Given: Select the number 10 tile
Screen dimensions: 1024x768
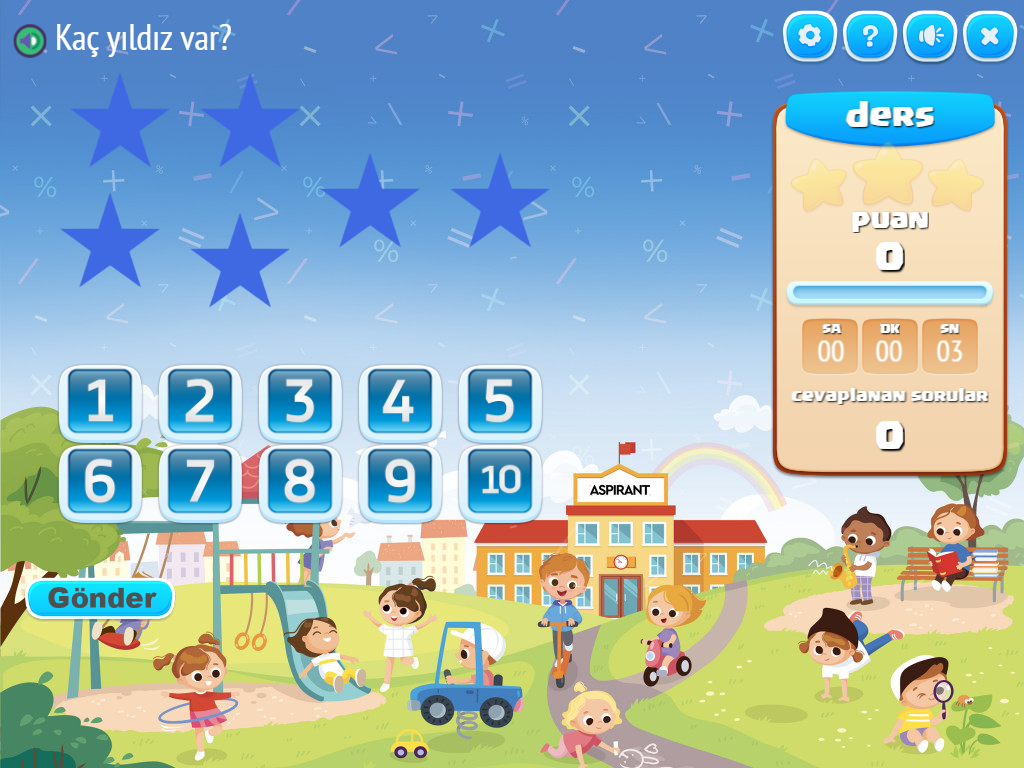Looking at the screenshot, I should pyautogui.click(x=500, y=482).
